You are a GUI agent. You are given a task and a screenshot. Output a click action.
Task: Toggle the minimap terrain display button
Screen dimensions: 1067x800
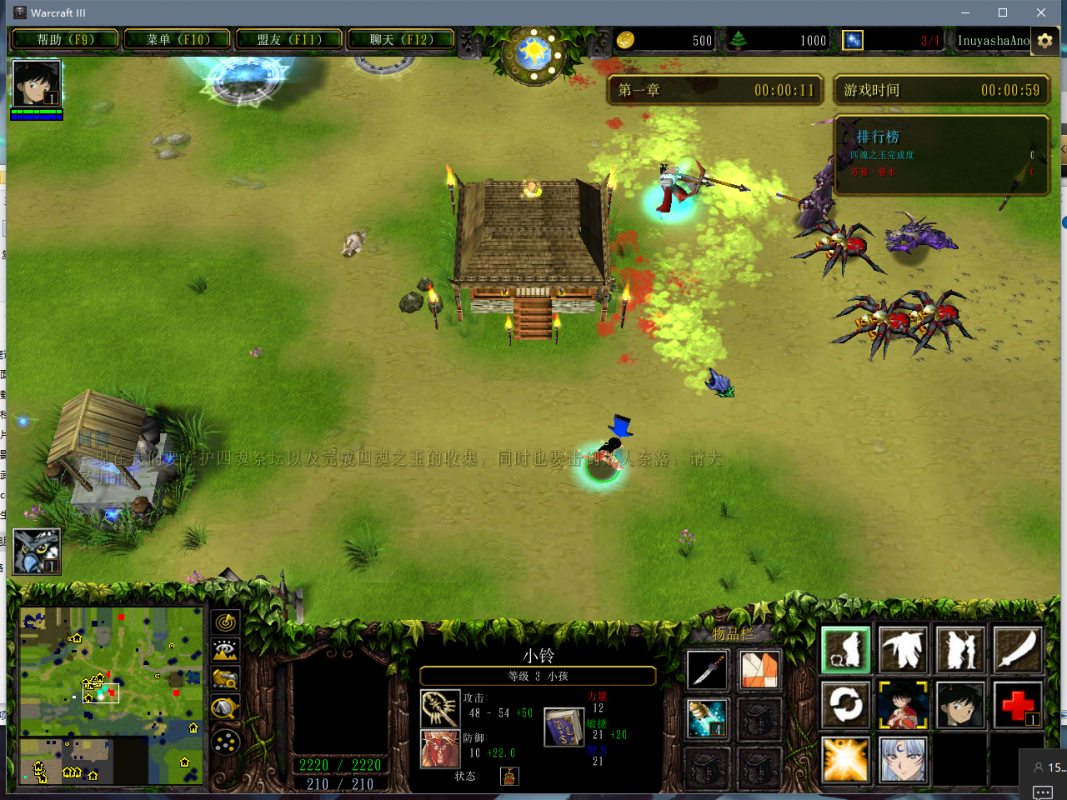pos(226,652)
